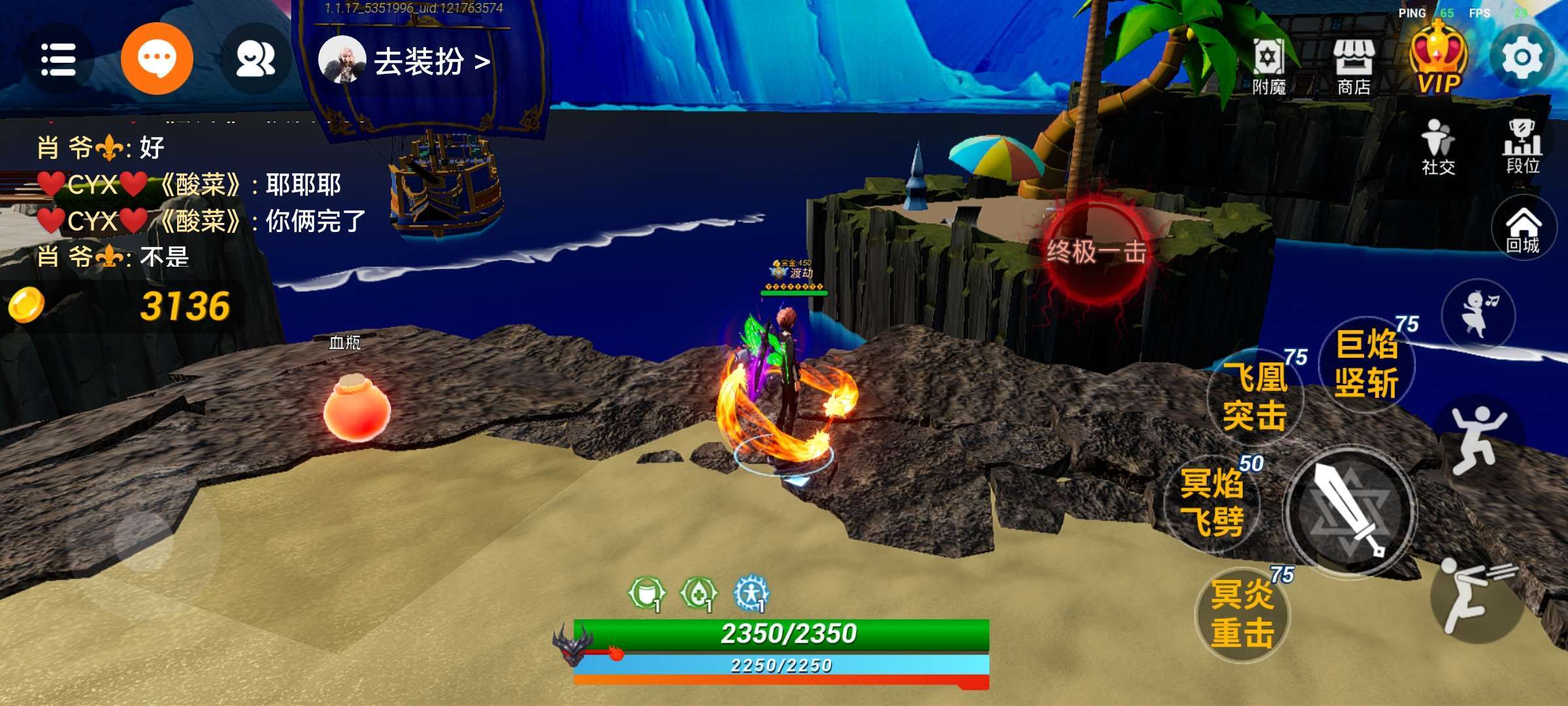Open the orange chat bubble button

coord(157,59)
